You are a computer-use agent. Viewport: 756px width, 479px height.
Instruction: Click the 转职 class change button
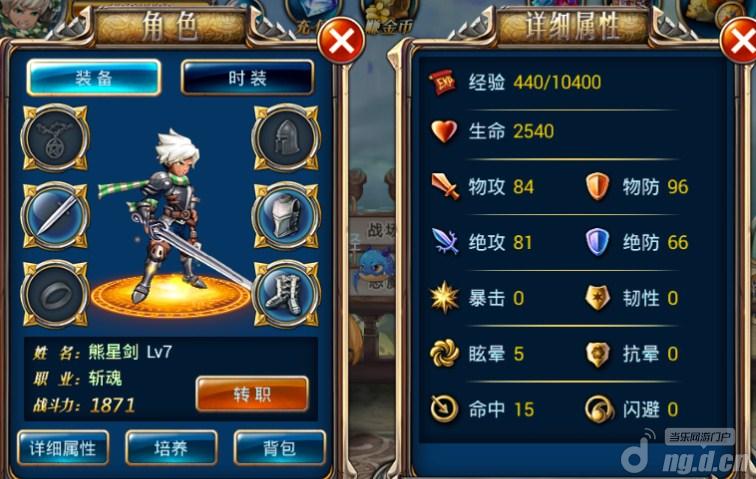[251, 394]
